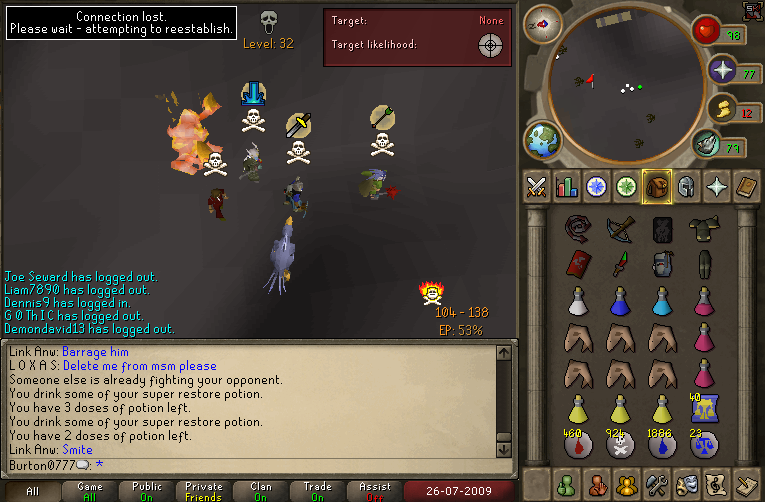Open the Music Player tab
The width and height of the screenshot is (765, 502).
[x=717, y=483]
